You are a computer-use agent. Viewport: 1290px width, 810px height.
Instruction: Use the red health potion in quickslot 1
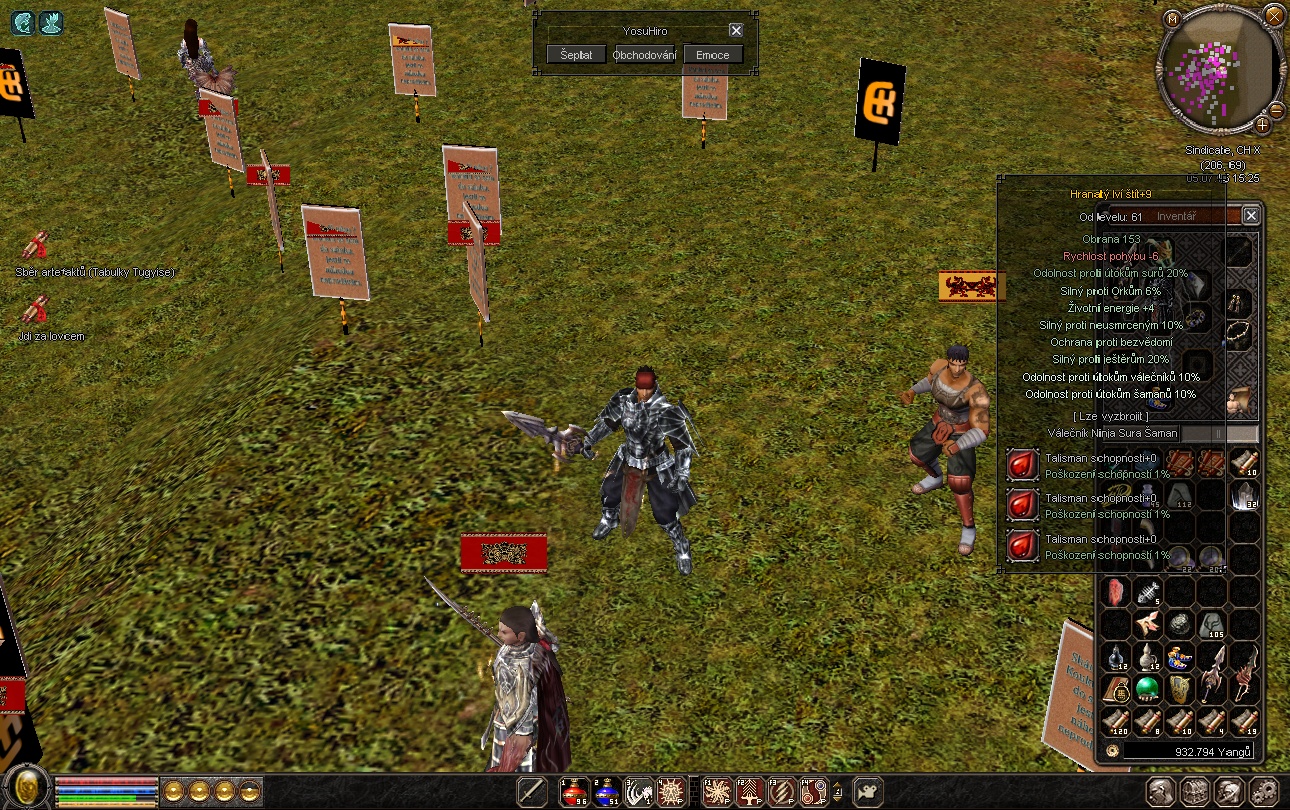[574, 792]
